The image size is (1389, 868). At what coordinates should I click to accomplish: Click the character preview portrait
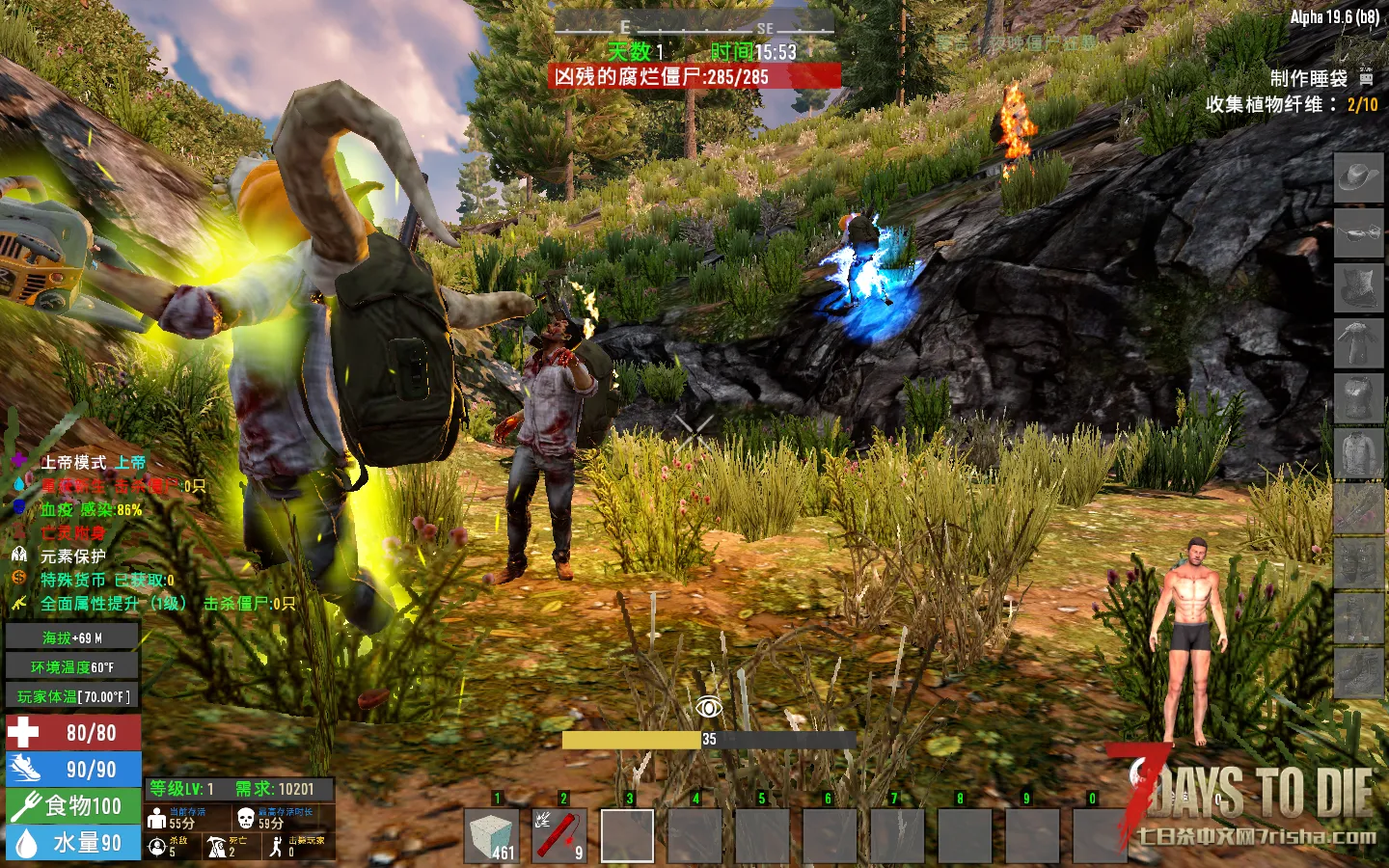tap(1189, 641)
